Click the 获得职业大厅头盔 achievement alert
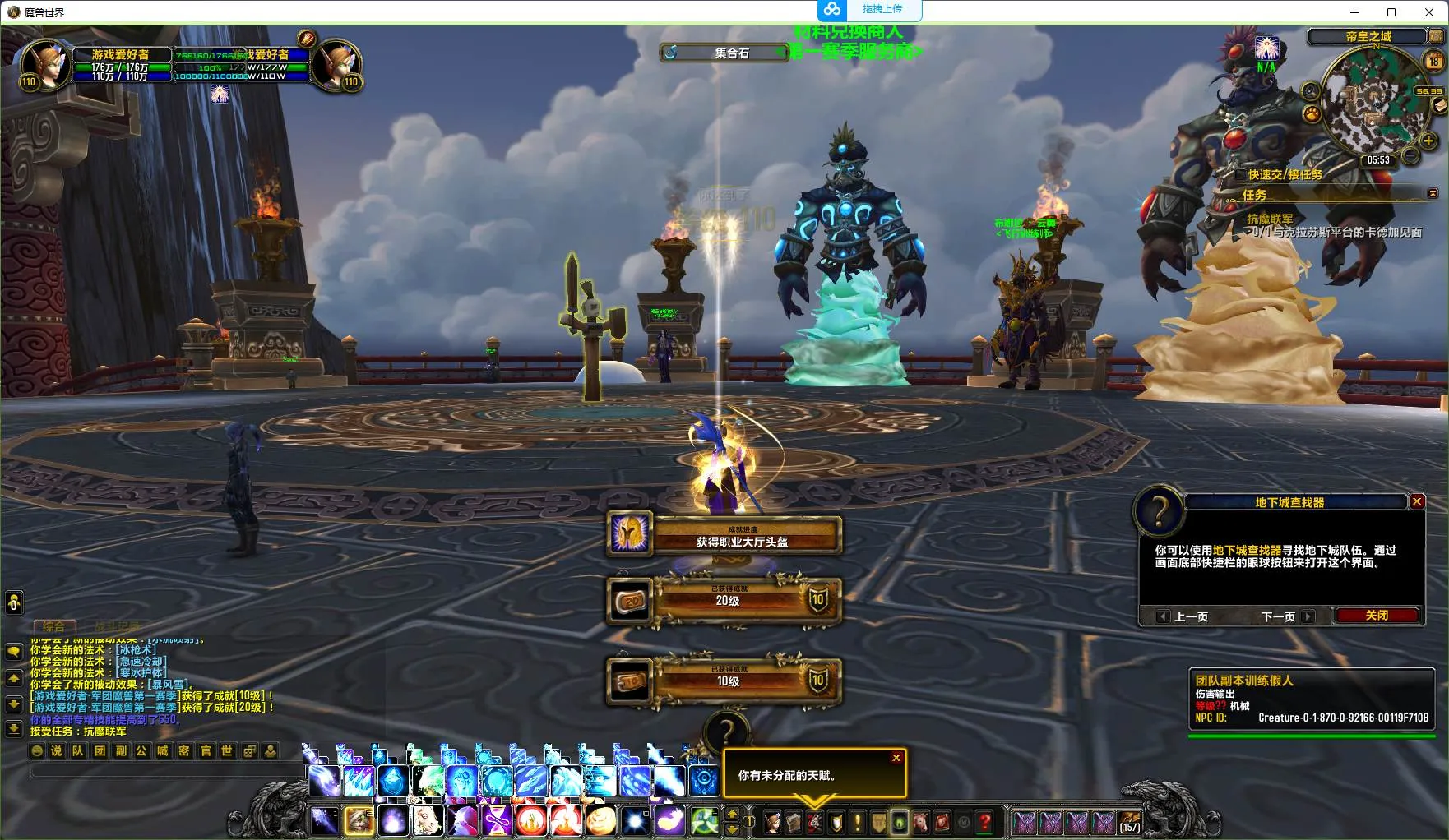This screenshot has width=1449, height=840. click(x=724, y=536)
